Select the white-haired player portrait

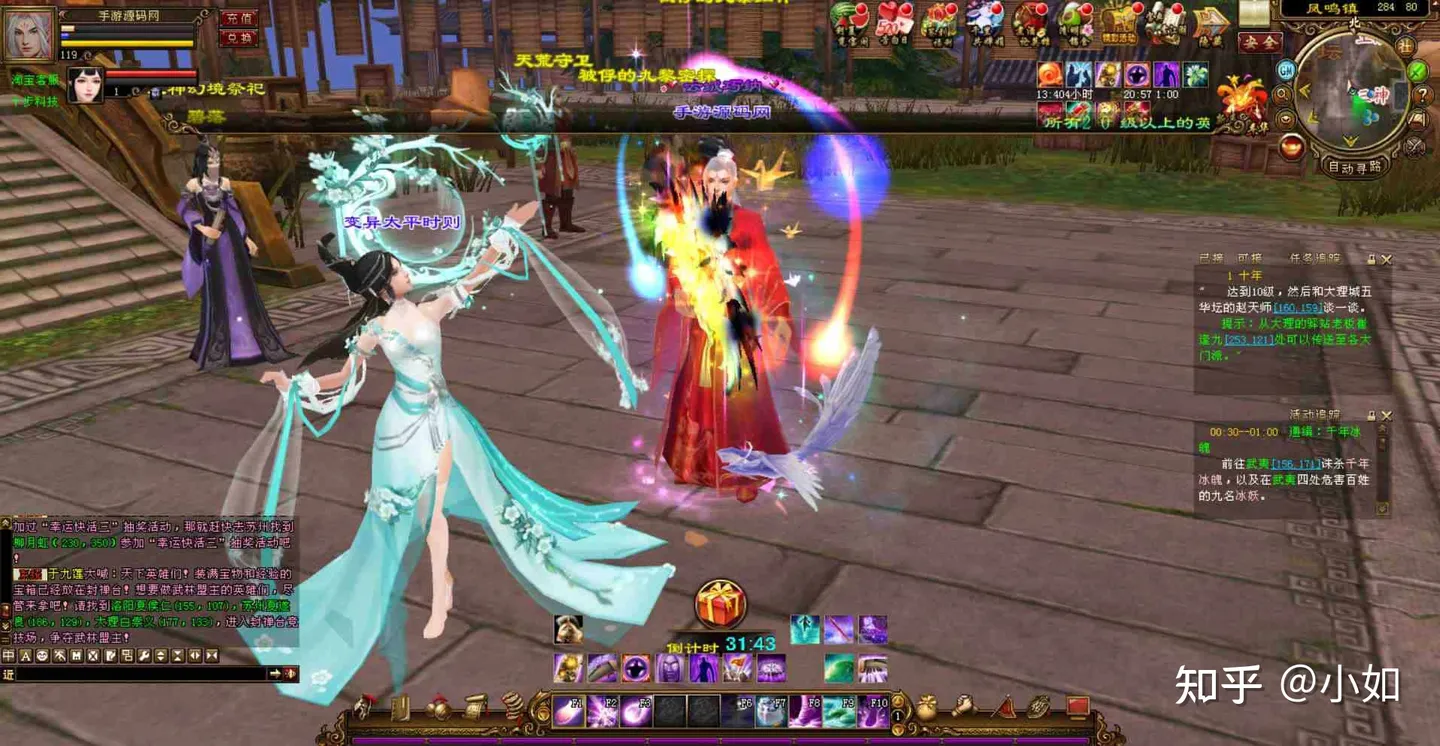pyautogui.click(x=28, y=33)
